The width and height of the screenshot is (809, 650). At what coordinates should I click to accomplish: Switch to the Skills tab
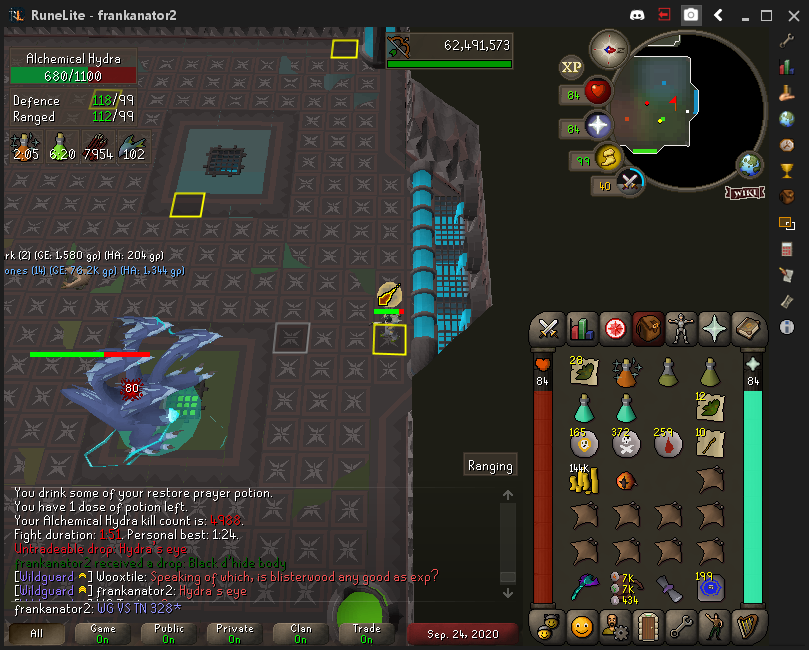tap(581, 328)
